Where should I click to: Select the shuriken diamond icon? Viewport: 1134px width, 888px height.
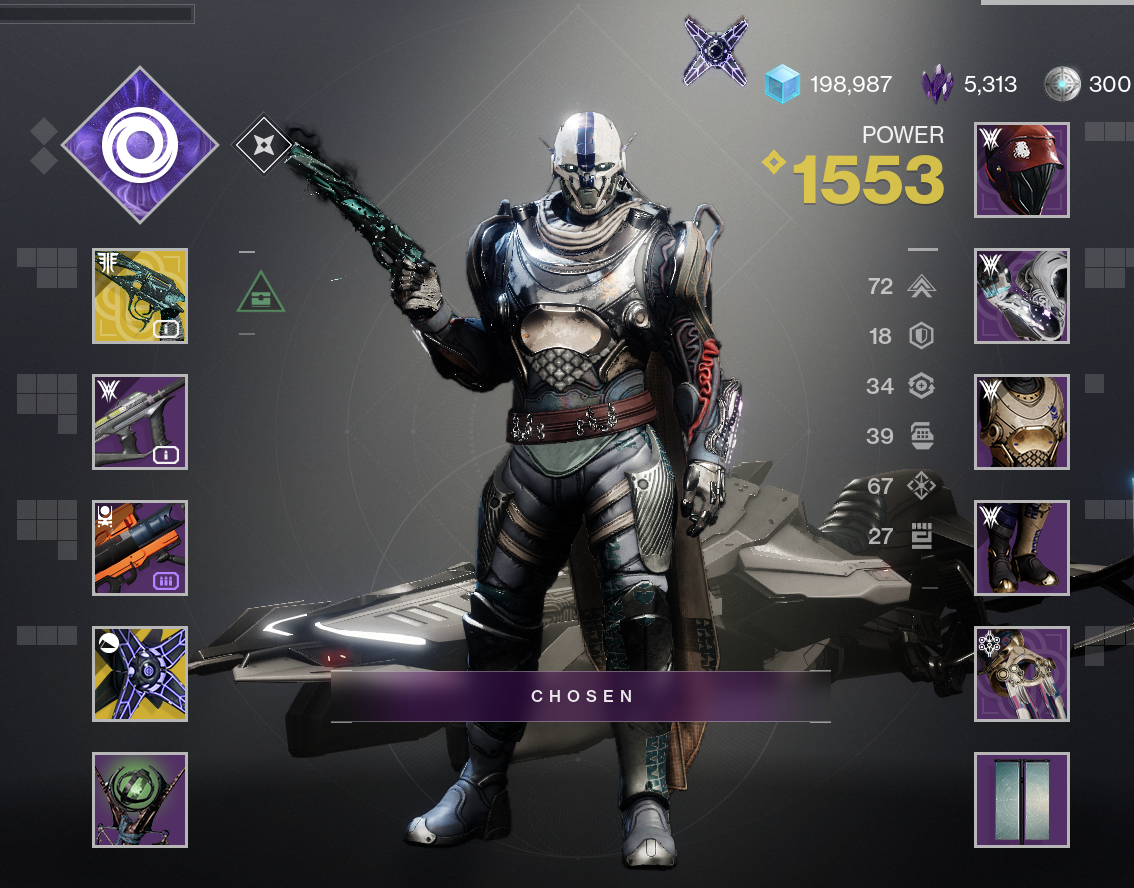(262, 146)
